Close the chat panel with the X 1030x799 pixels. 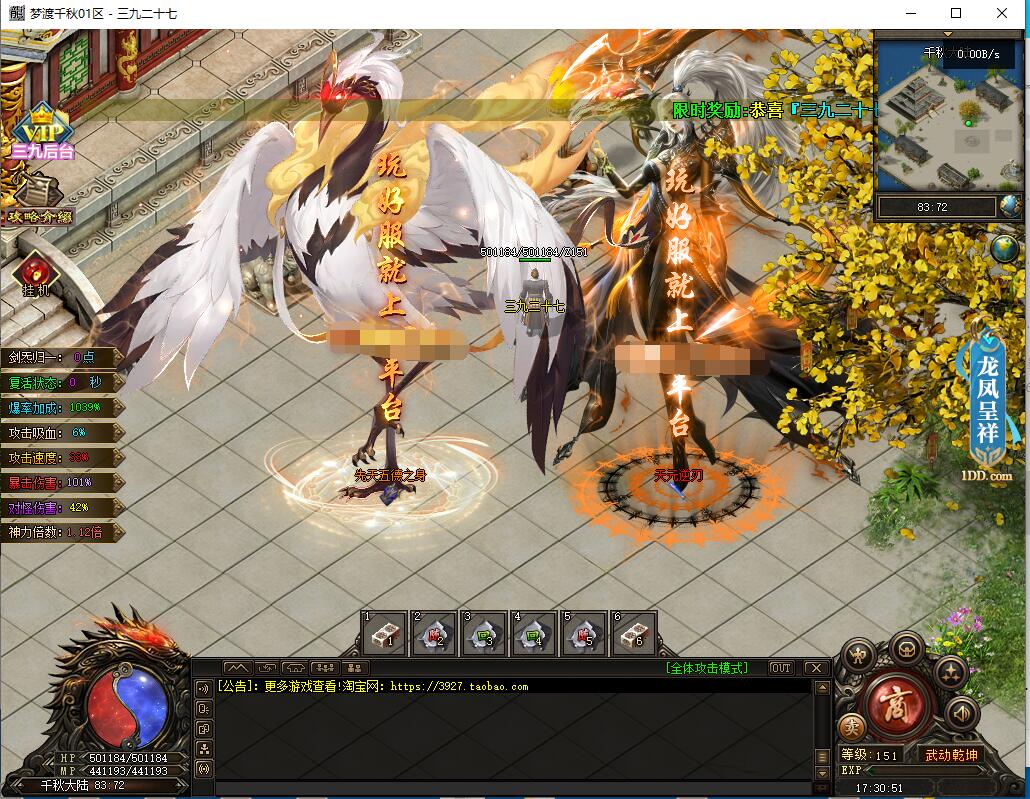(x=815, y=668)
